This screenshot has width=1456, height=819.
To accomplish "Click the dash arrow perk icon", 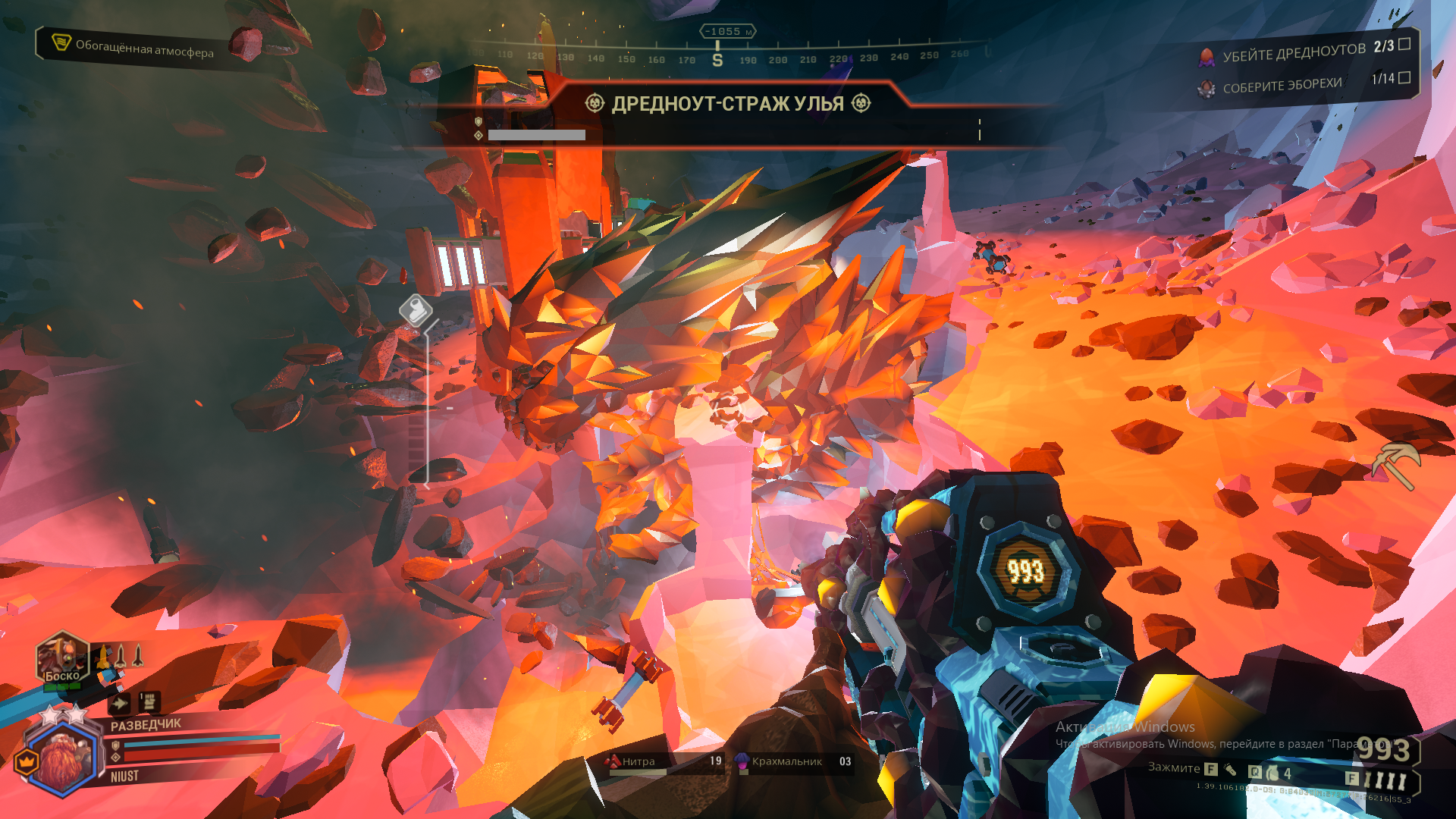I will click(119, 704).
